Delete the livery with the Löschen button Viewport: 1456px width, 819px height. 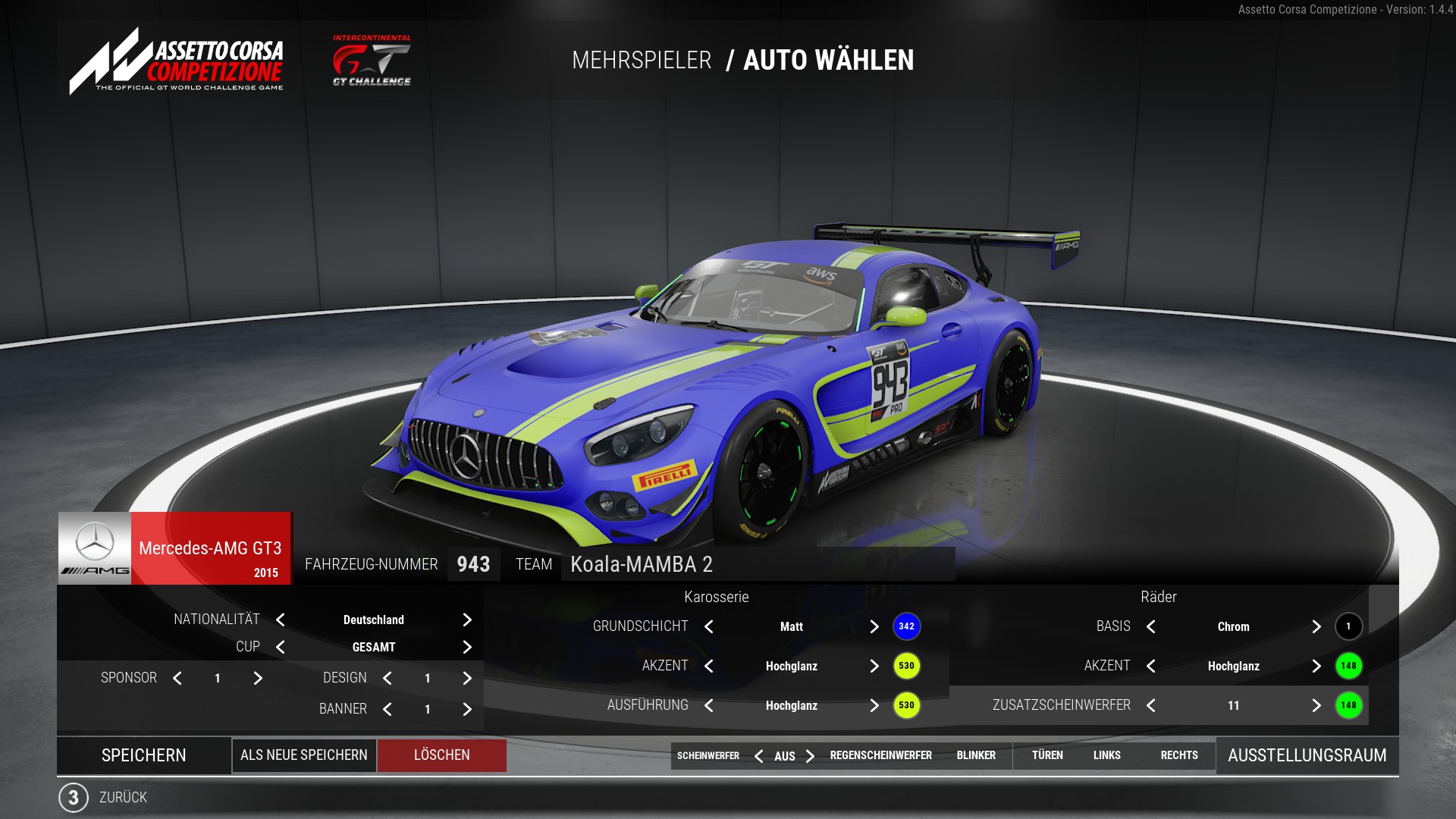click(x=441, y=755)
